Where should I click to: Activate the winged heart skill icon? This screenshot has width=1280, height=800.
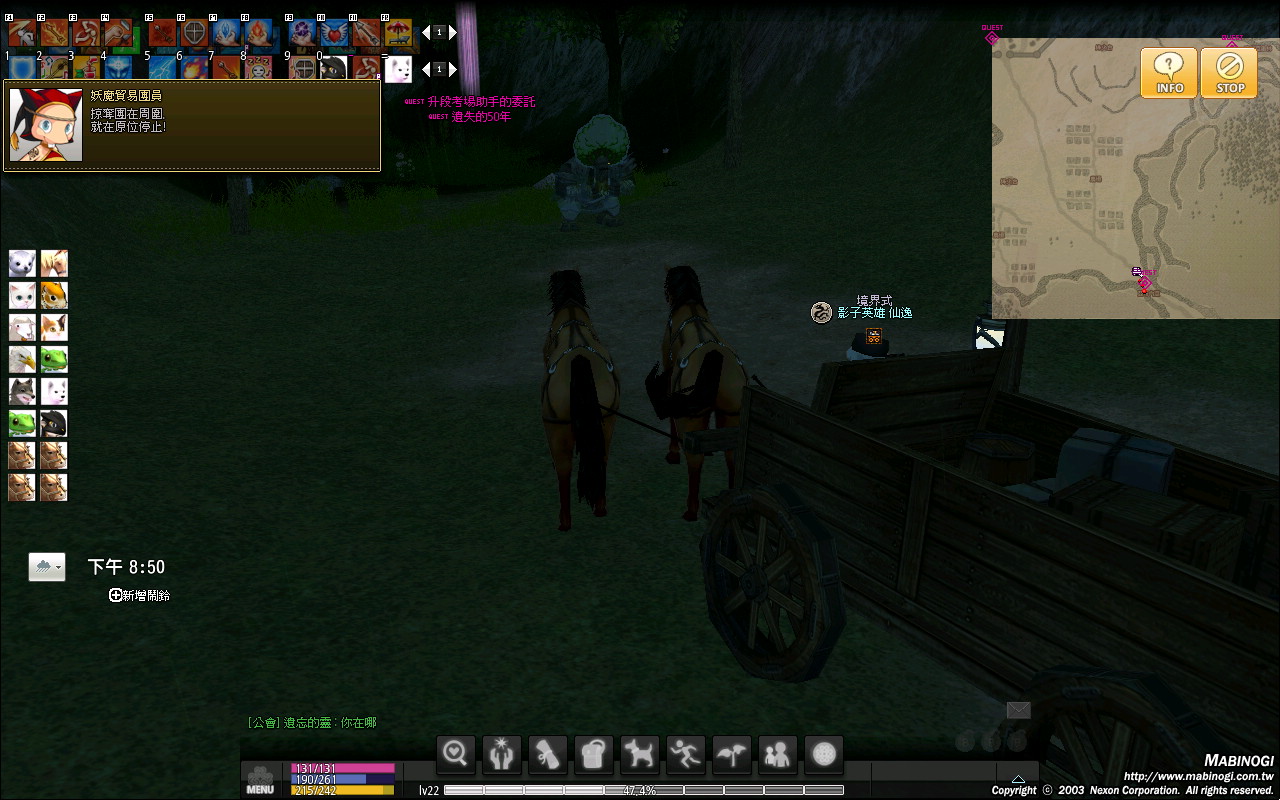click(335, 33)
